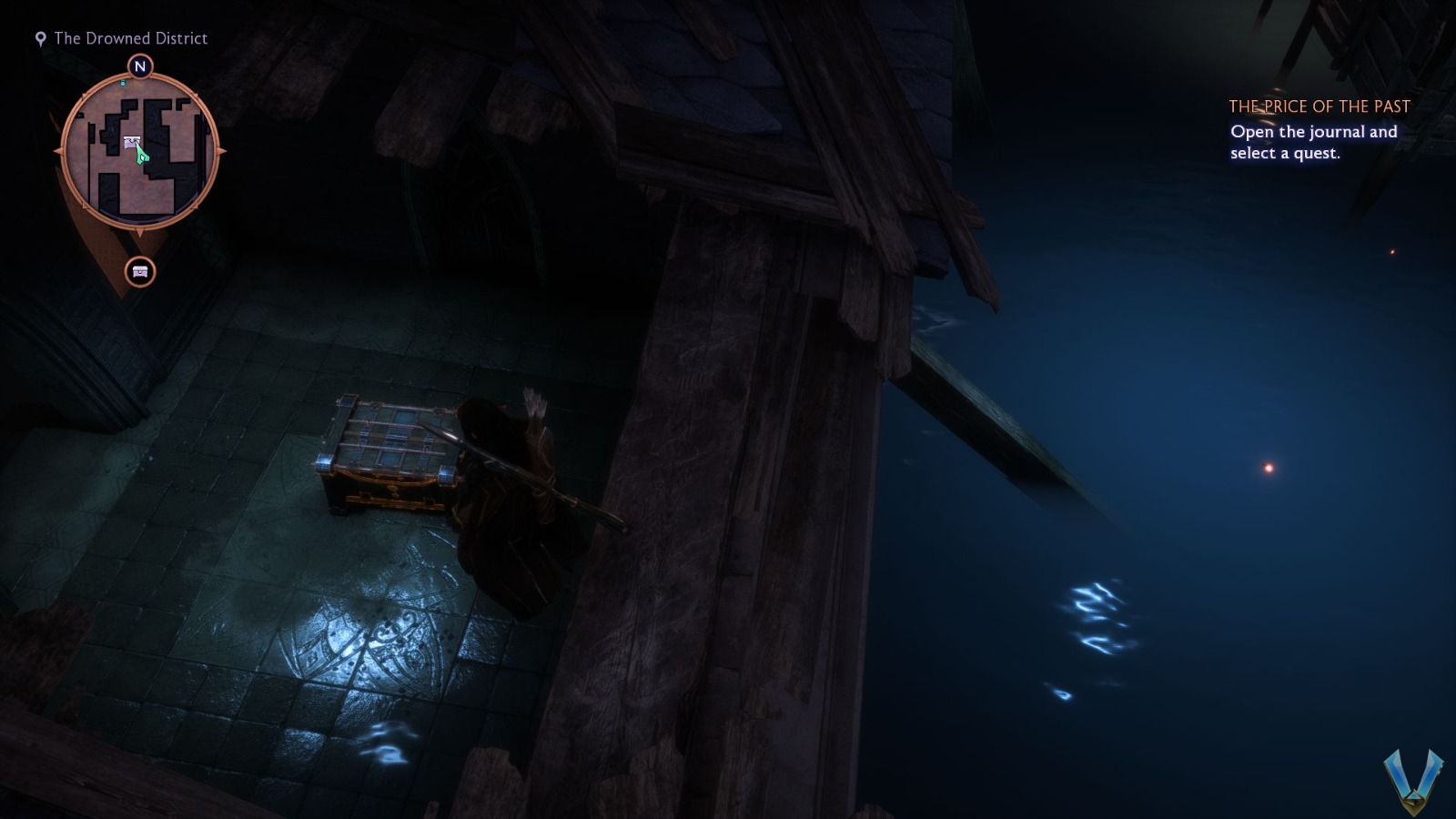Image resolution: width=1456 pixels, height=819 pixels.
Task: Click the treasure chest icon below the minimap
Action: coord(139,272)
